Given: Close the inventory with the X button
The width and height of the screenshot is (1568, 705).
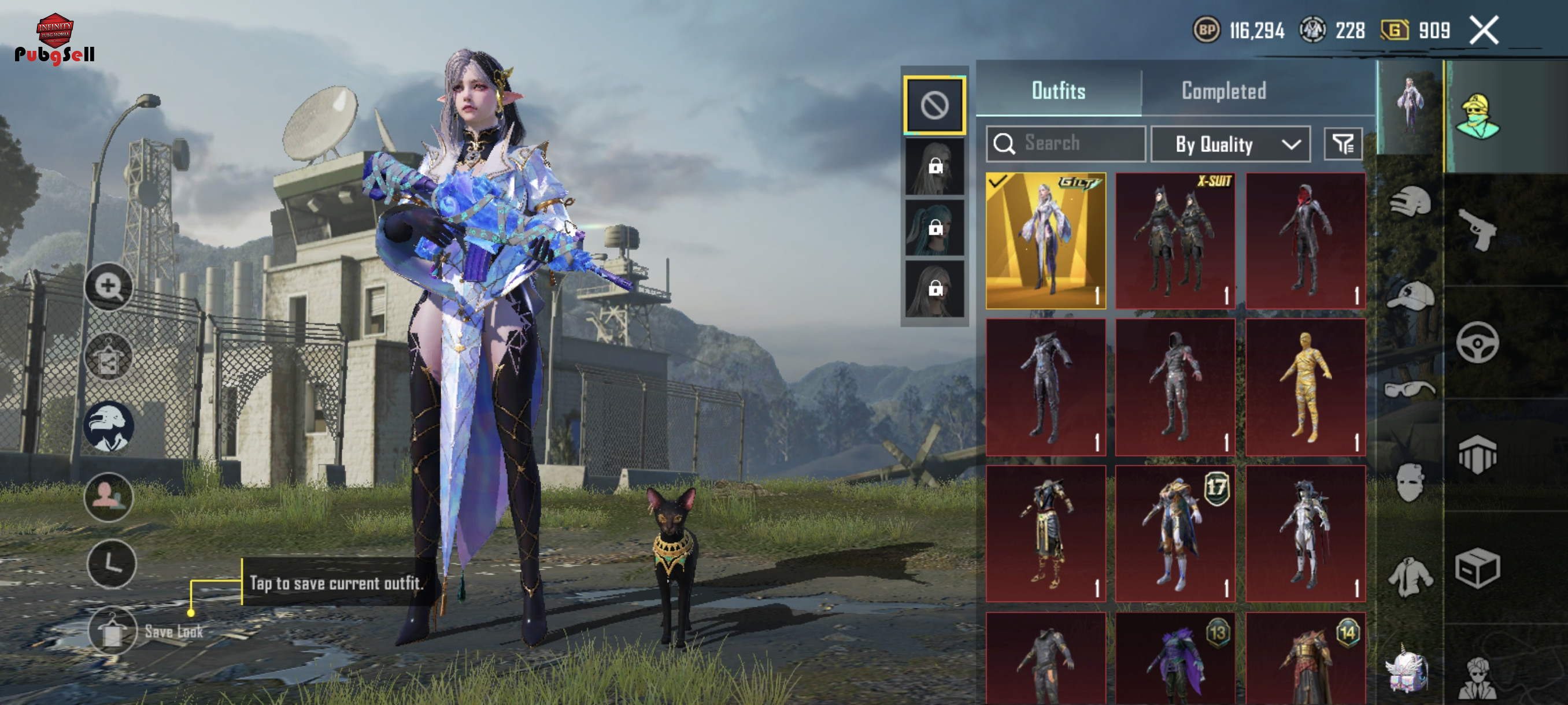Looking at the screenshot, I should [1484, 31].
